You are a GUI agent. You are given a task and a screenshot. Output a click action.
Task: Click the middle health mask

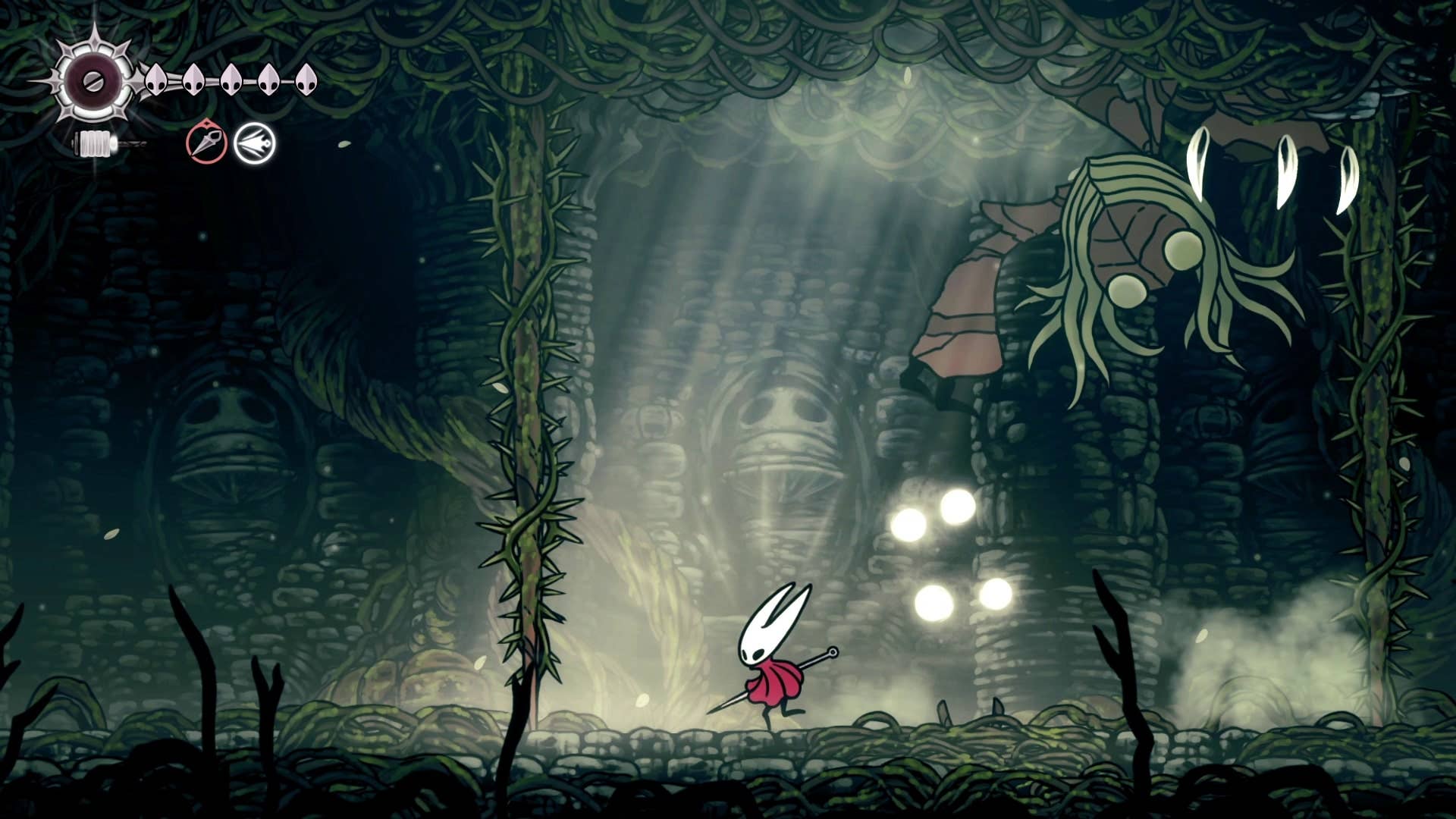230,80
